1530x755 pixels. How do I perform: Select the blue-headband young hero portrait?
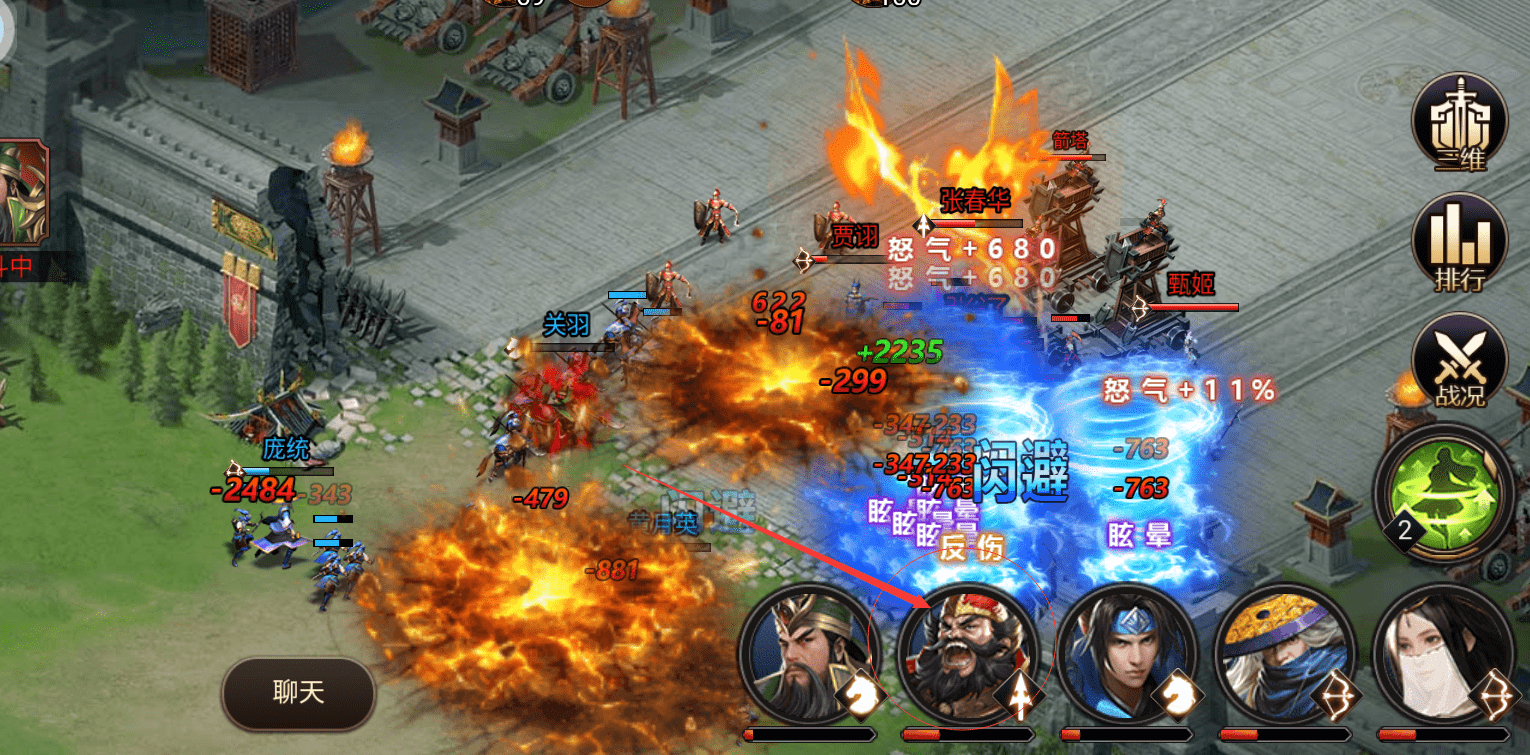click(1126, 653)
